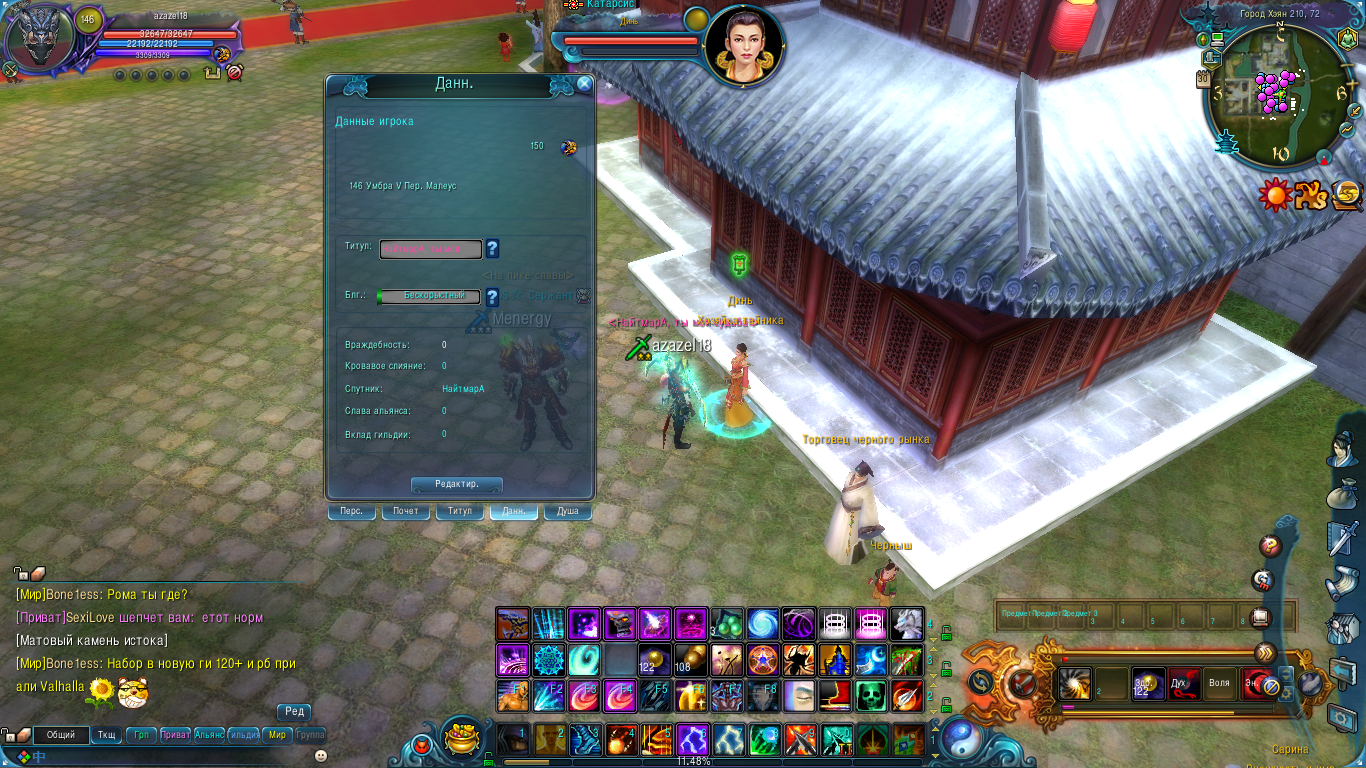This screenshot has height=768, width=1366.
Task: Activate the green skull skill
Action: (x=871, y=695)
